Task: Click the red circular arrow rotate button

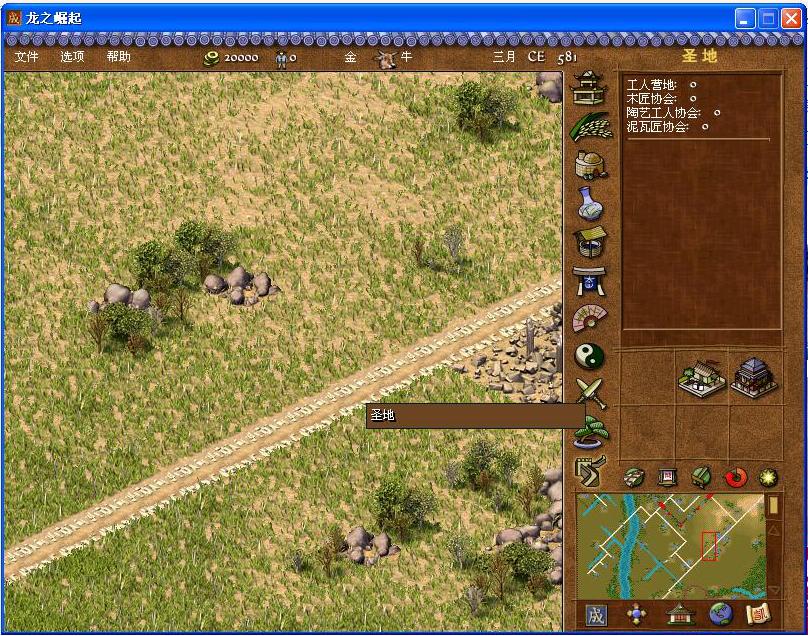Action: [736, 478]
